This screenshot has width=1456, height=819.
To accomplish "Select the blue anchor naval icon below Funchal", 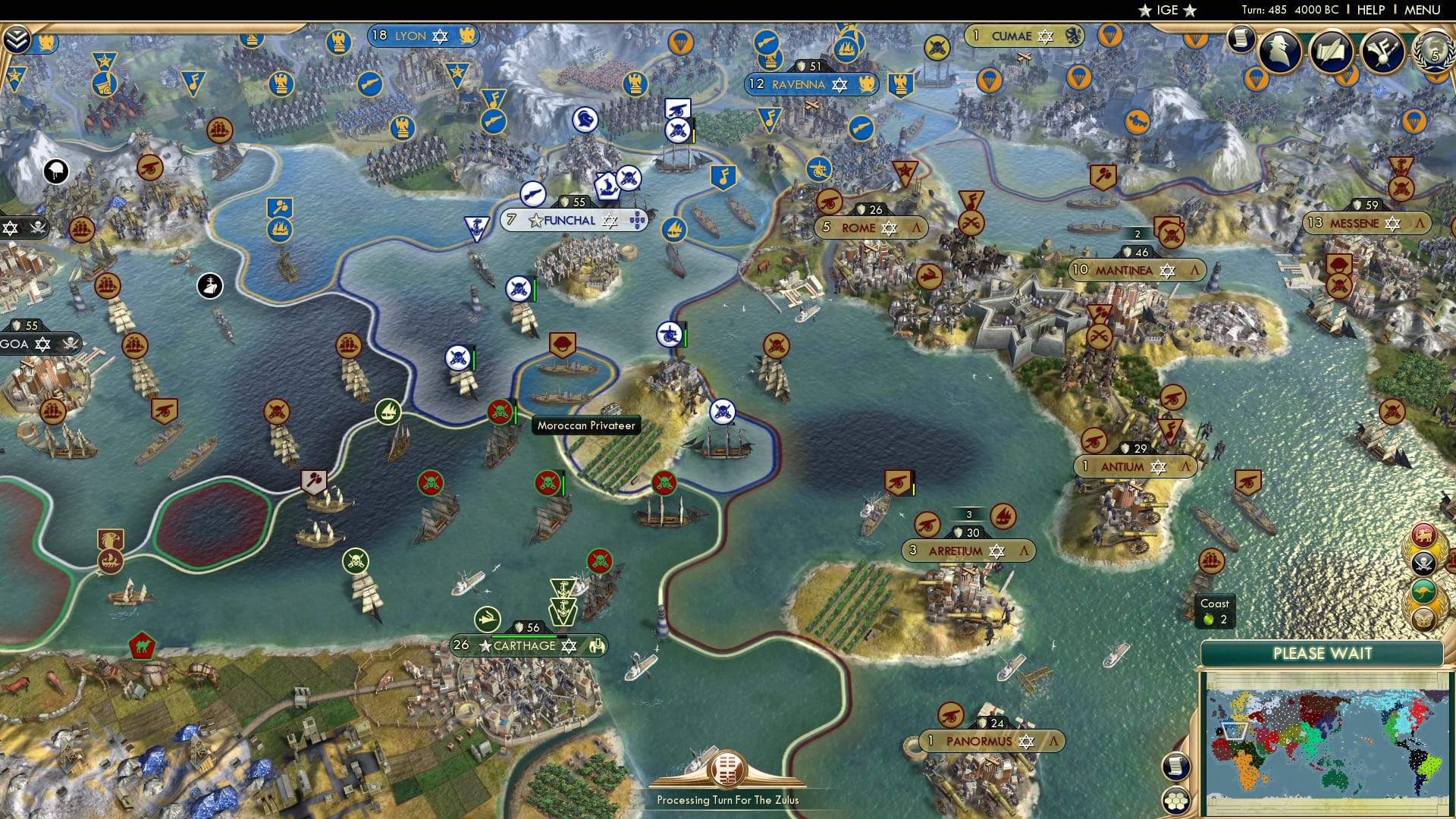I will pos(476,227).
